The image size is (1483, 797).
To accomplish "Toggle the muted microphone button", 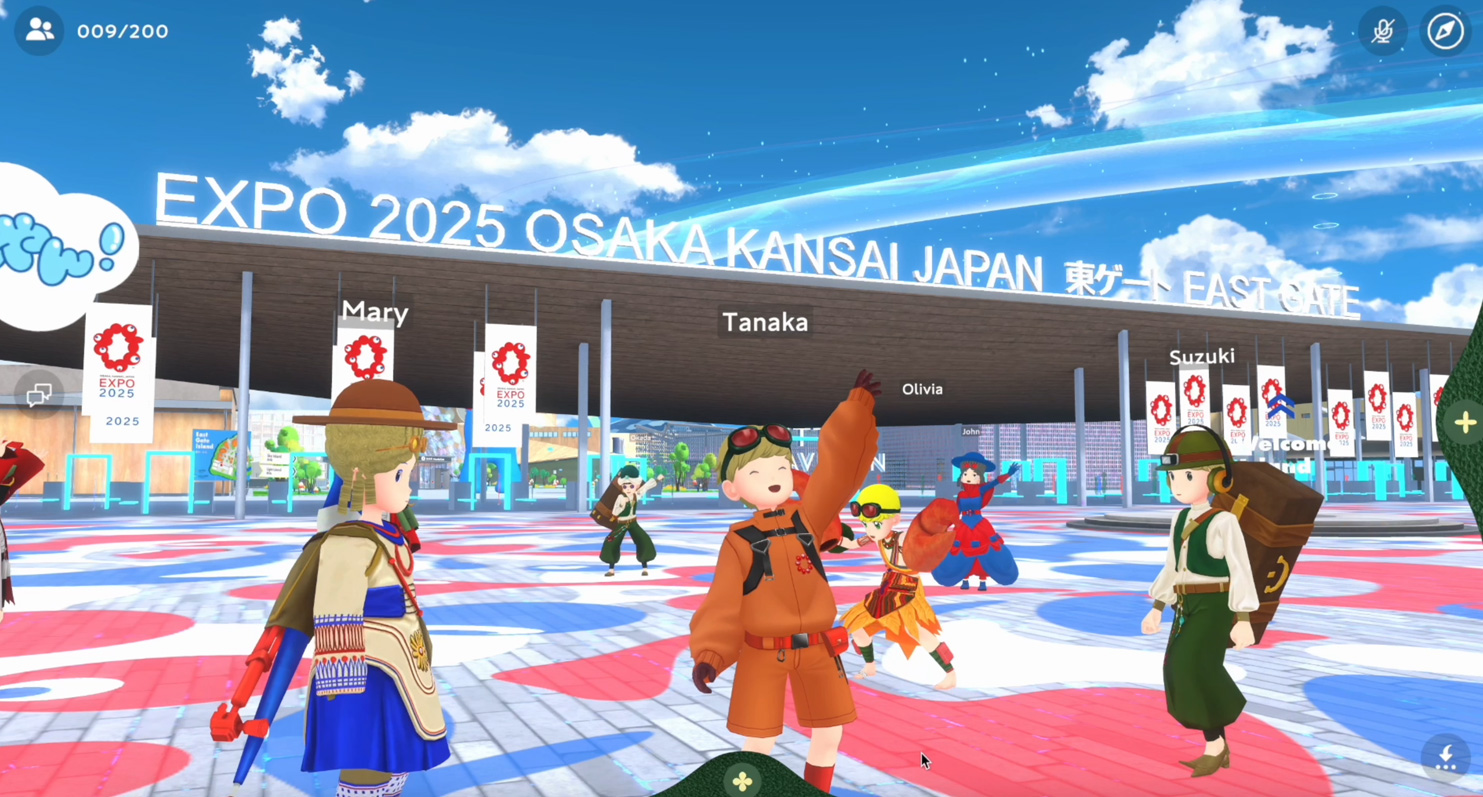I will click(1383, 31).
